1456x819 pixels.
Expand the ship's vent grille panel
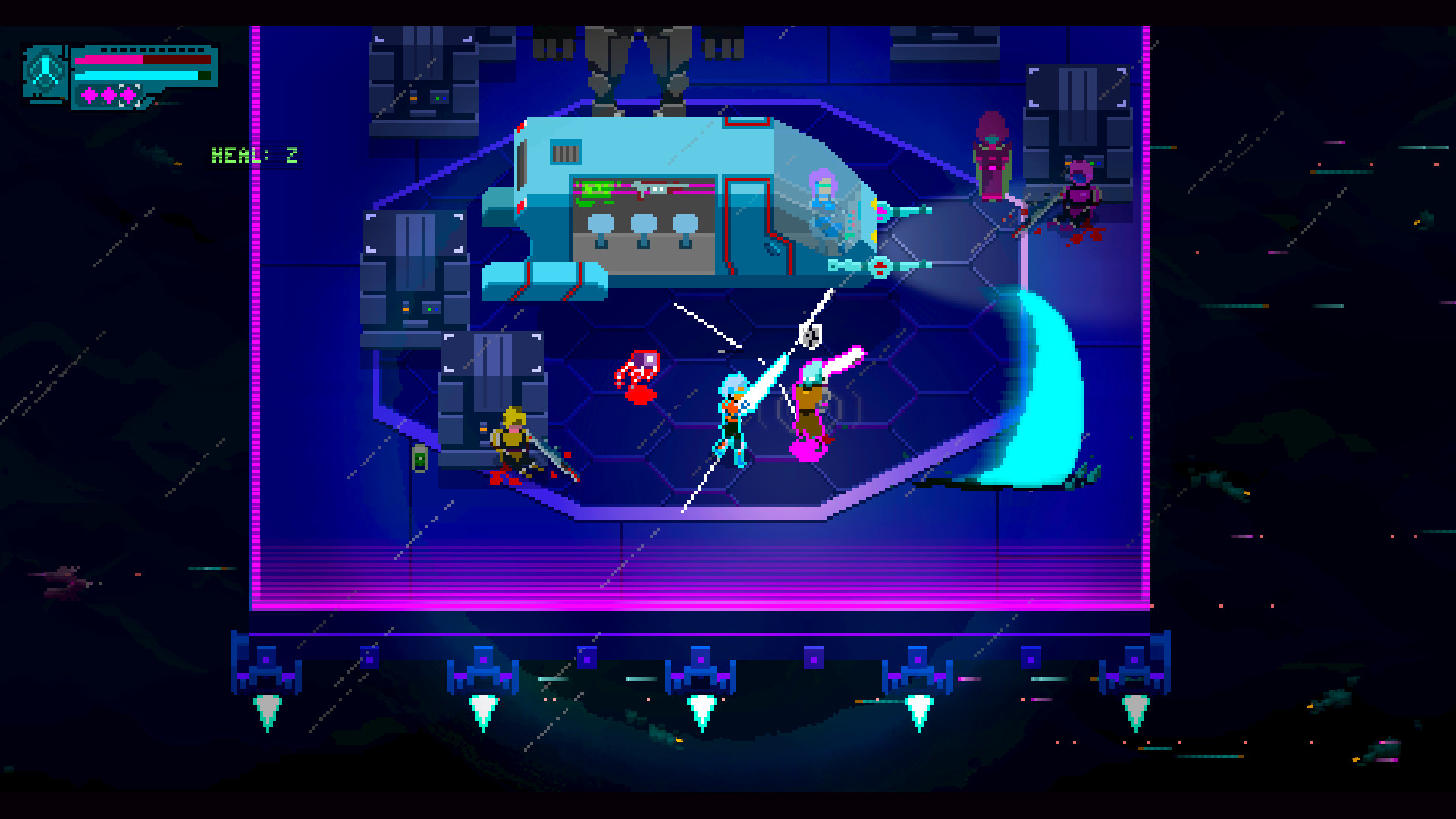pos(566,151)
